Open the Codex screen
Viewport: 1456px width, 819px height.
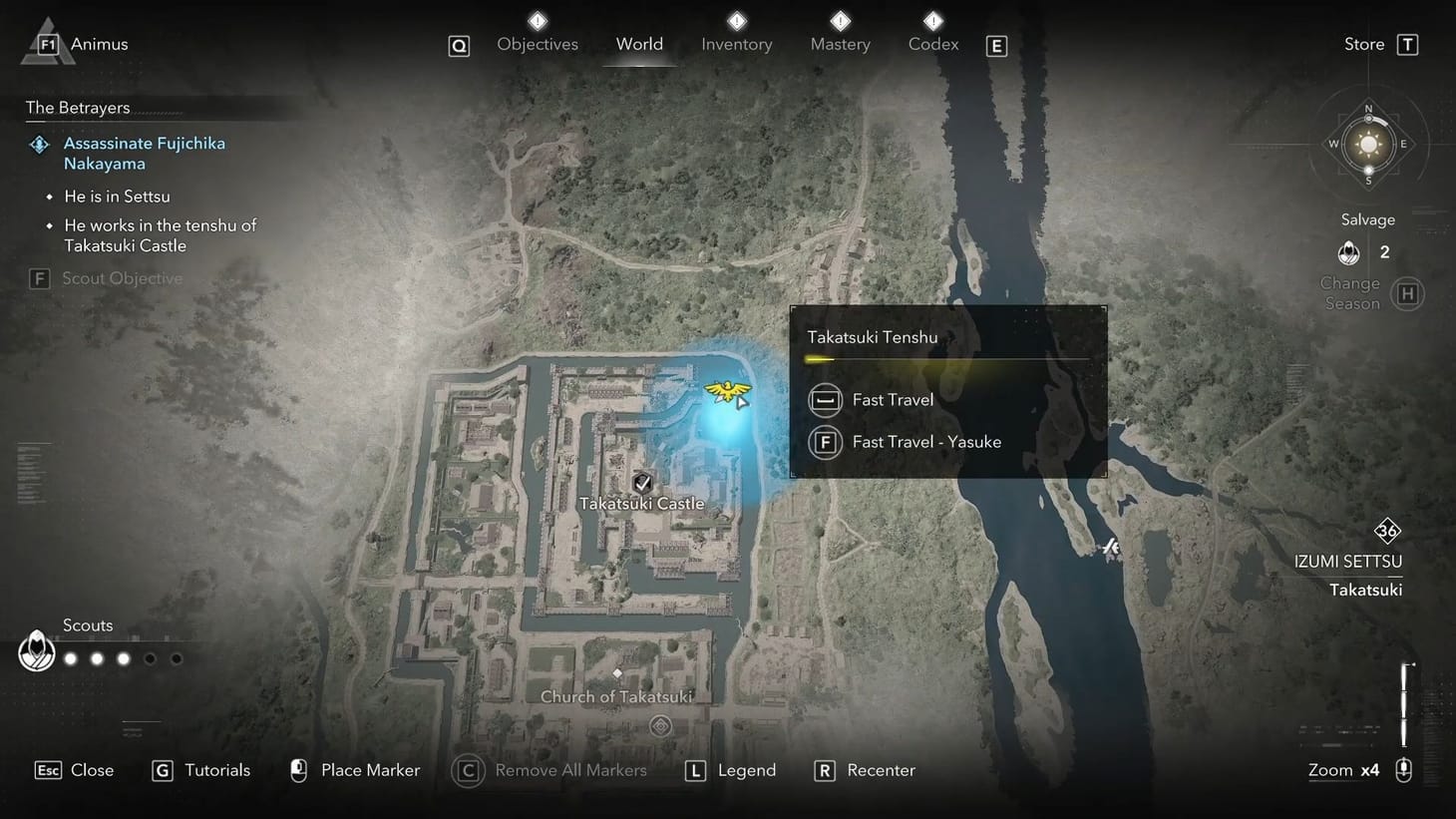point(932,44)
